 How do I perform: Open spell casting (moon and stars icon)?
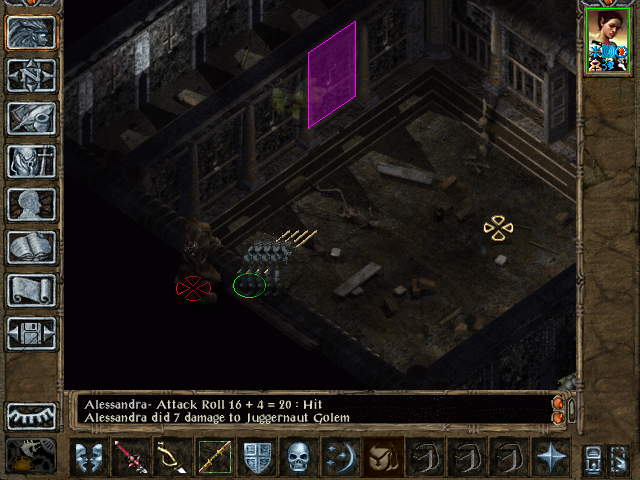click(341, 457)
